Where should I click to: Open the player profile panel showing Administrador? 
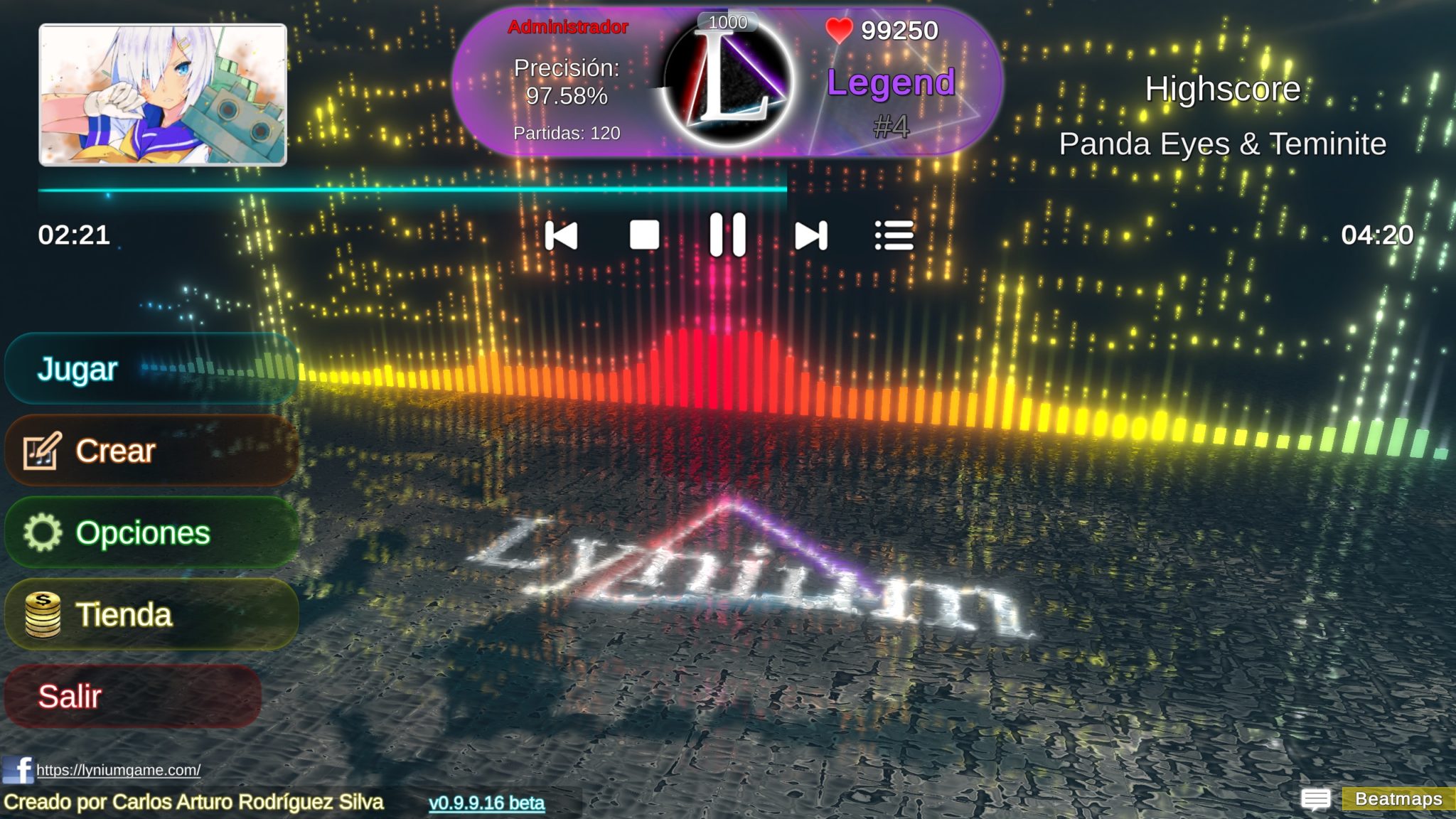point(567,28)
